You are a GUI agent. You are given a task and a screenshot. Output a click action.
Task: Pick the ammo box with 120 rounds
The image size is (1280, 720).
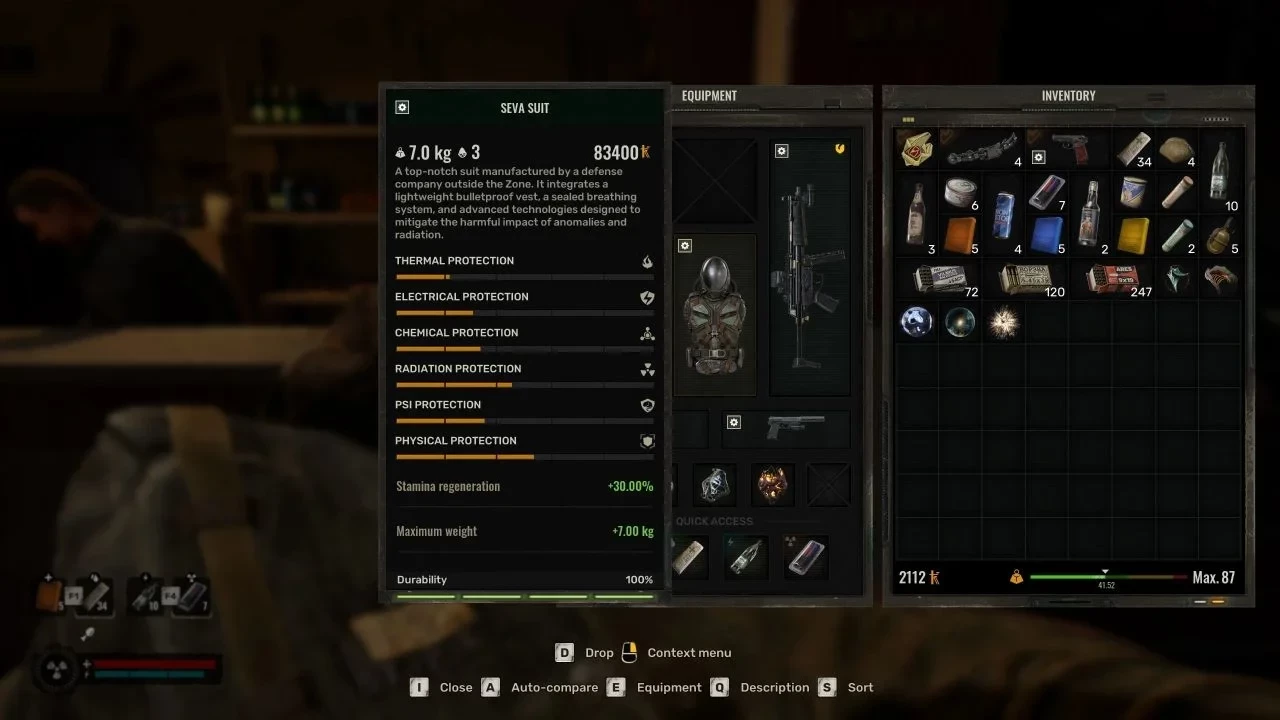[1028, 279]
